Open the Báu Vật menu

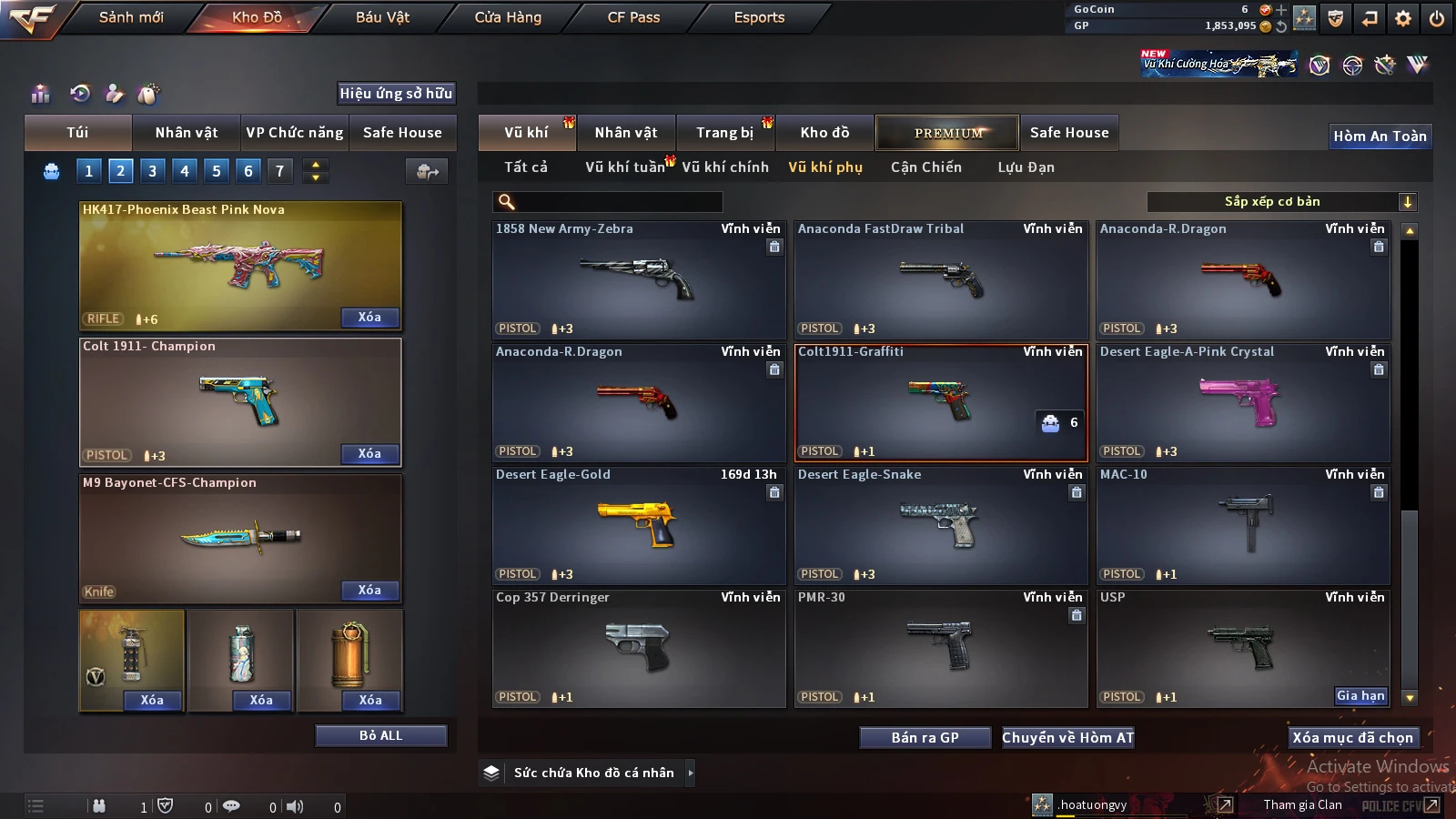pos(382,17)
